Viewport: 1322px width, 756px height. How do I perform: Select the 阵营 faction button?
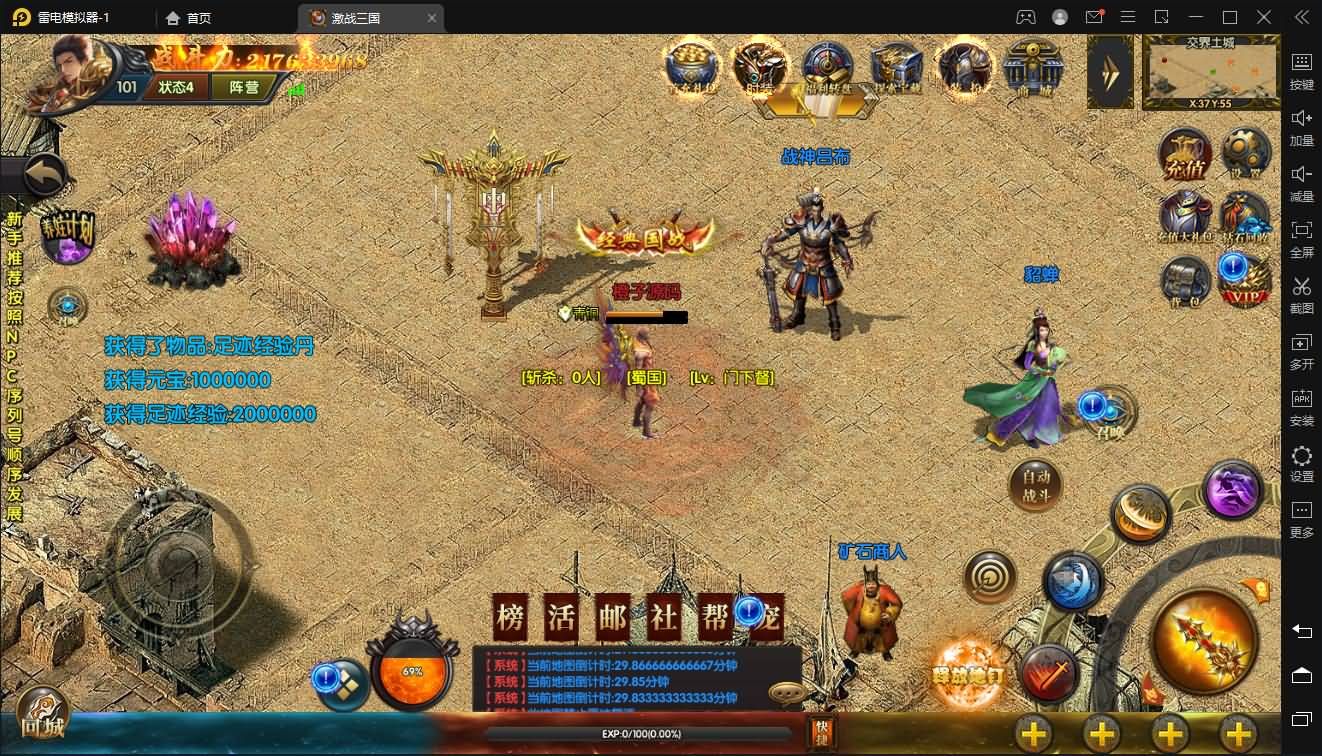[x=244, y=87]
